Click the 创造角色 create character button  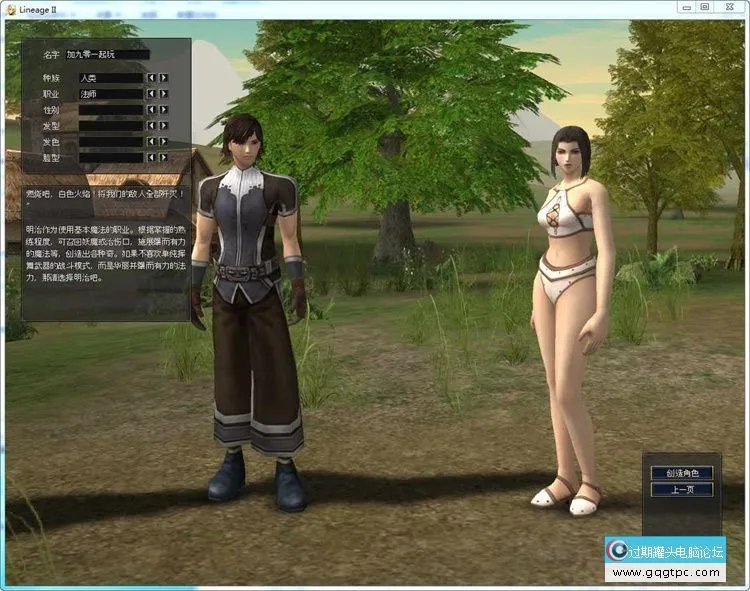click(x=682, y=473)
